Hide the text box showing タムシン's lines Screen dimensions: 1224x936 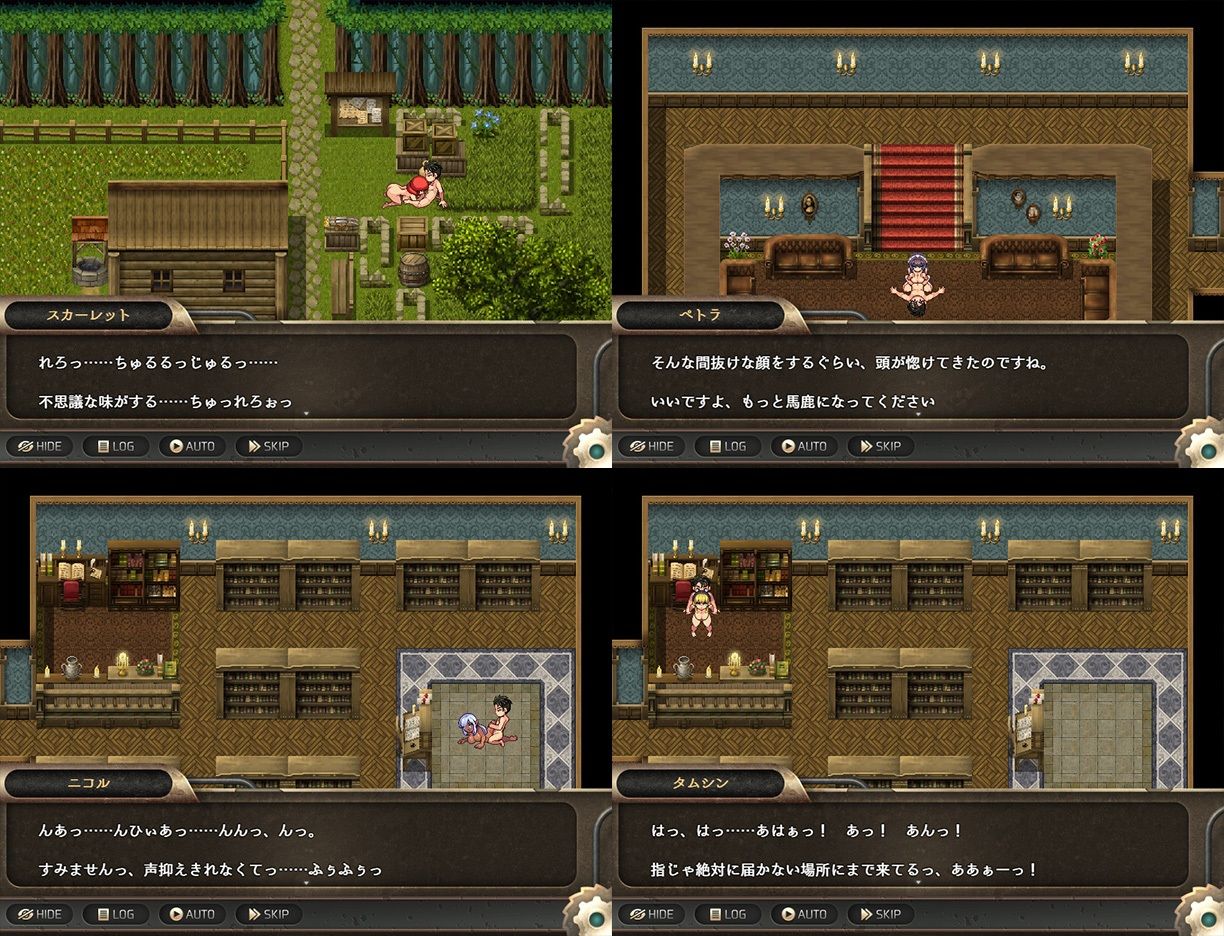click(x=651, y=914)
